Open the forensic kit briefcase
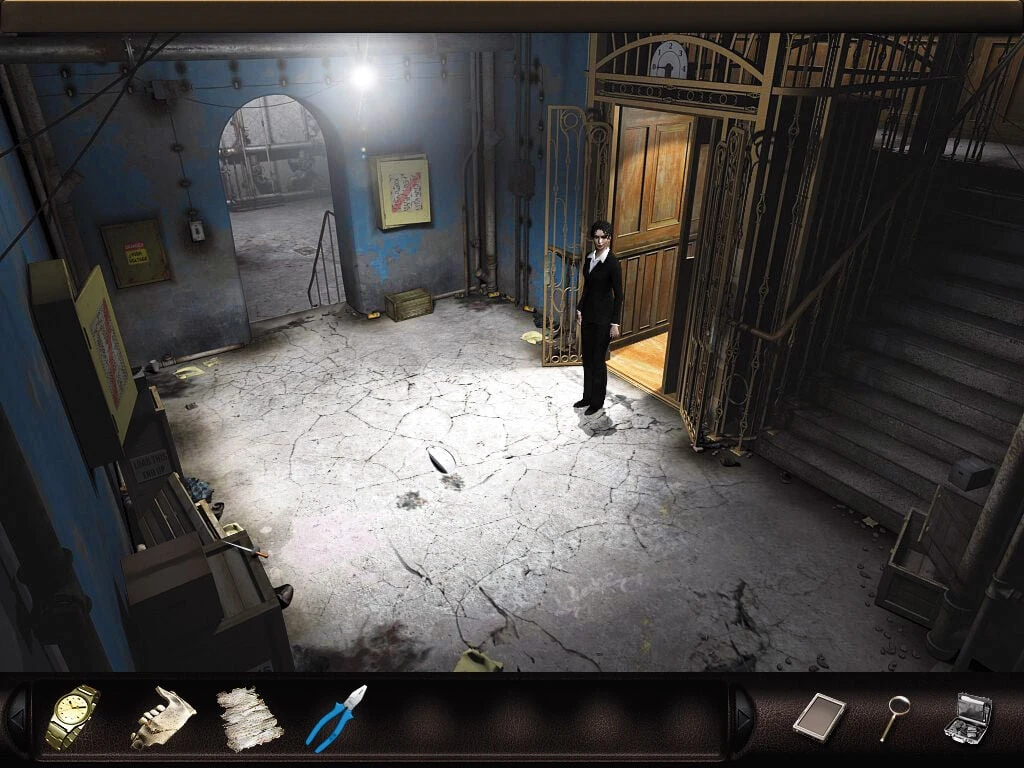1024x768 pixels. 967,717
